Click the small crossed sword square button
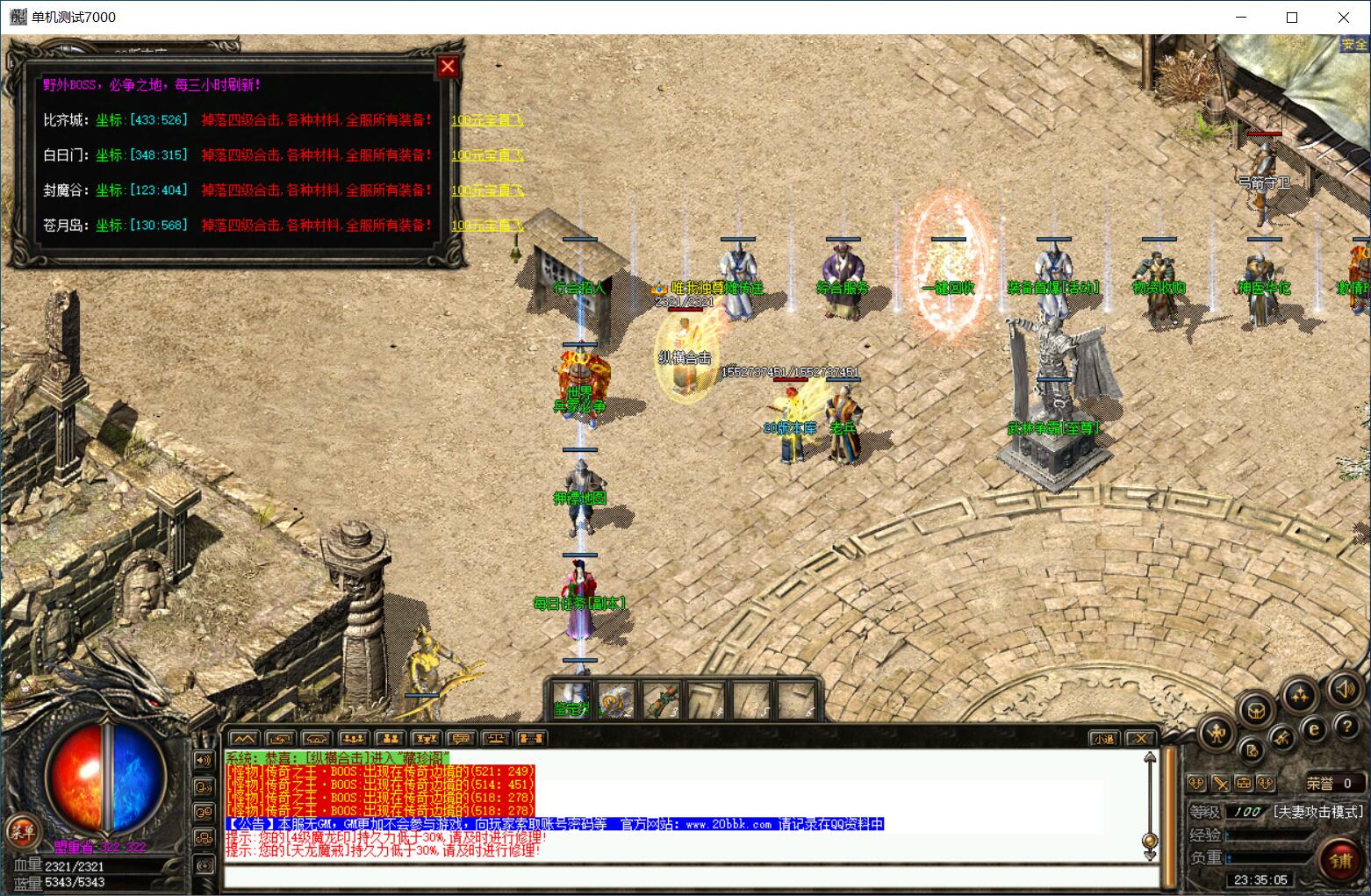The width and height of the screenshot is (1371, 896). [x=1220, y=784]
